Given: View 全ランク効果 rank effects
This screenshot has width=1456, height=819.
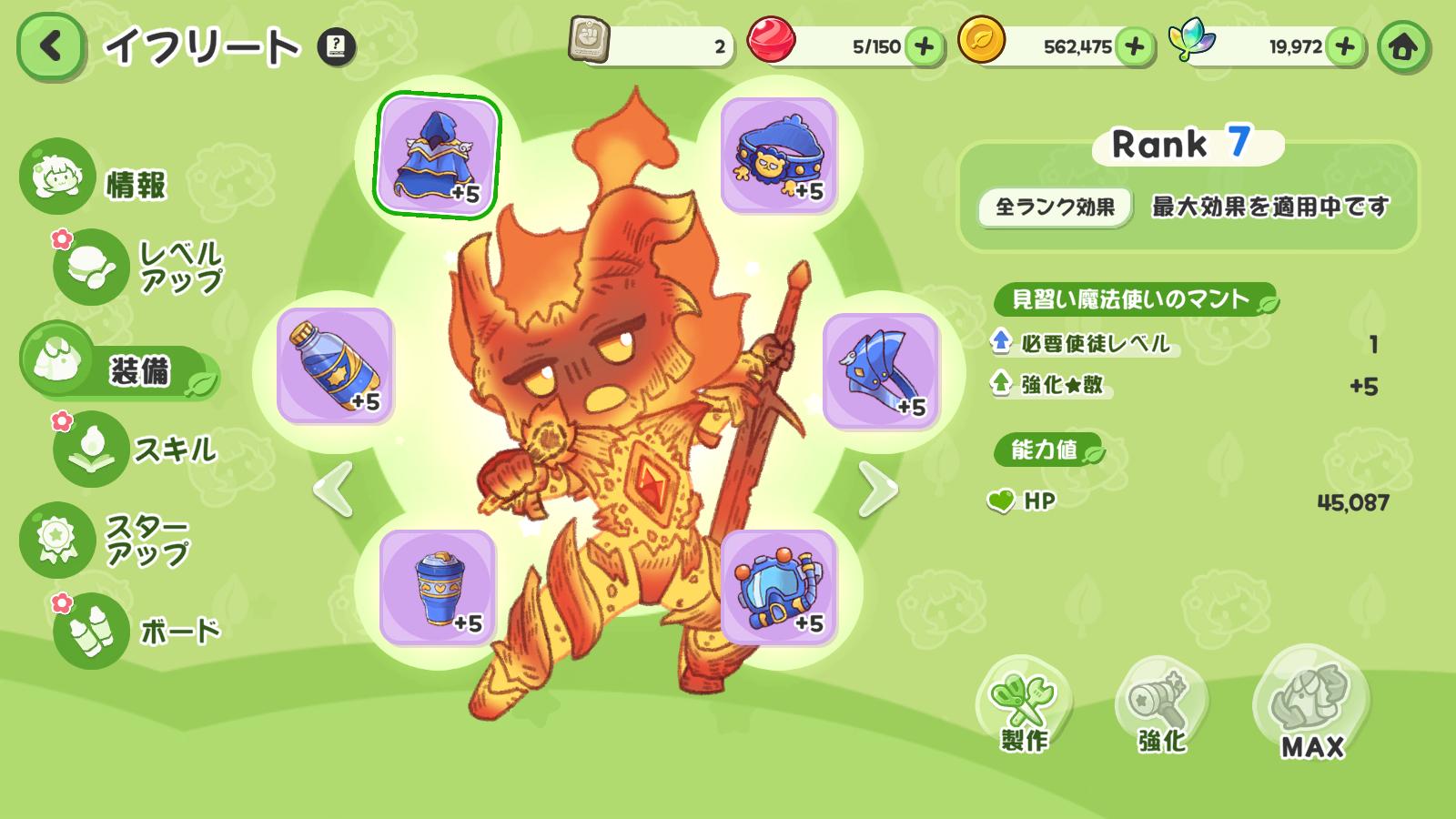Looking at the screenshot, I should [x=1055, y=207].
